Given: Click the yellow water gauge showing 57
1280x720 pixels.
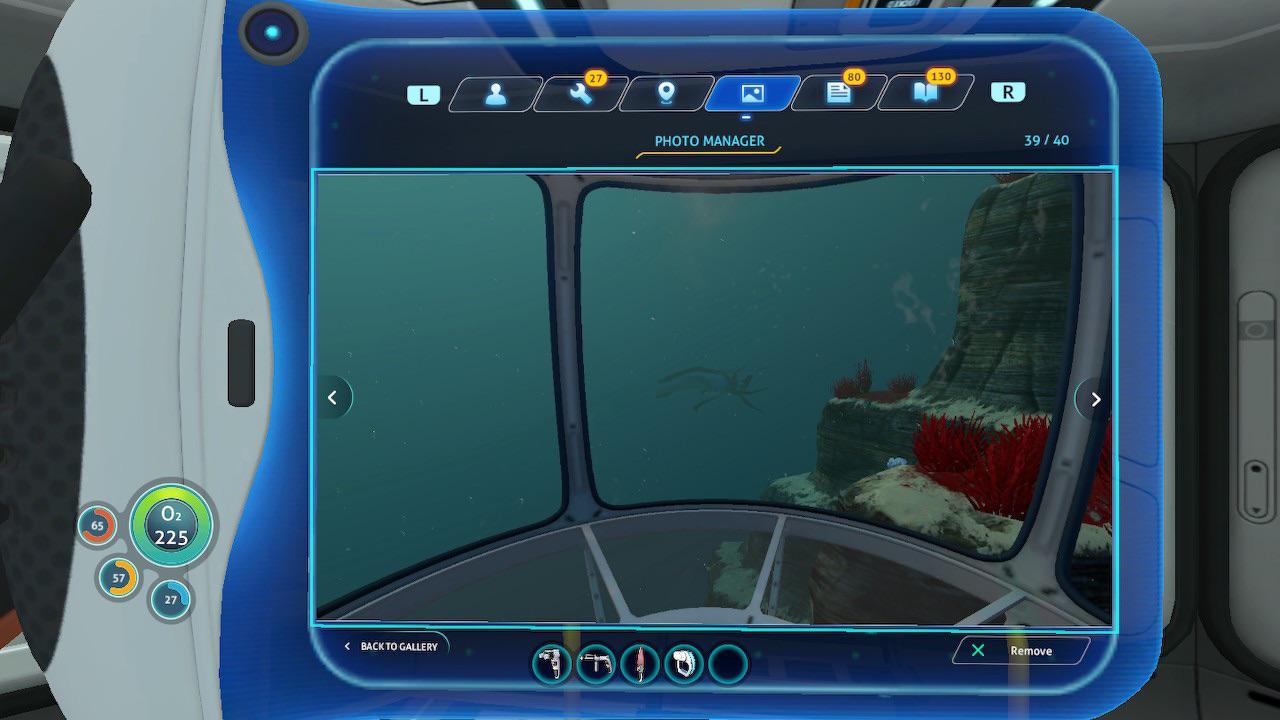Looking at the screenshot, I should (117, 577).
